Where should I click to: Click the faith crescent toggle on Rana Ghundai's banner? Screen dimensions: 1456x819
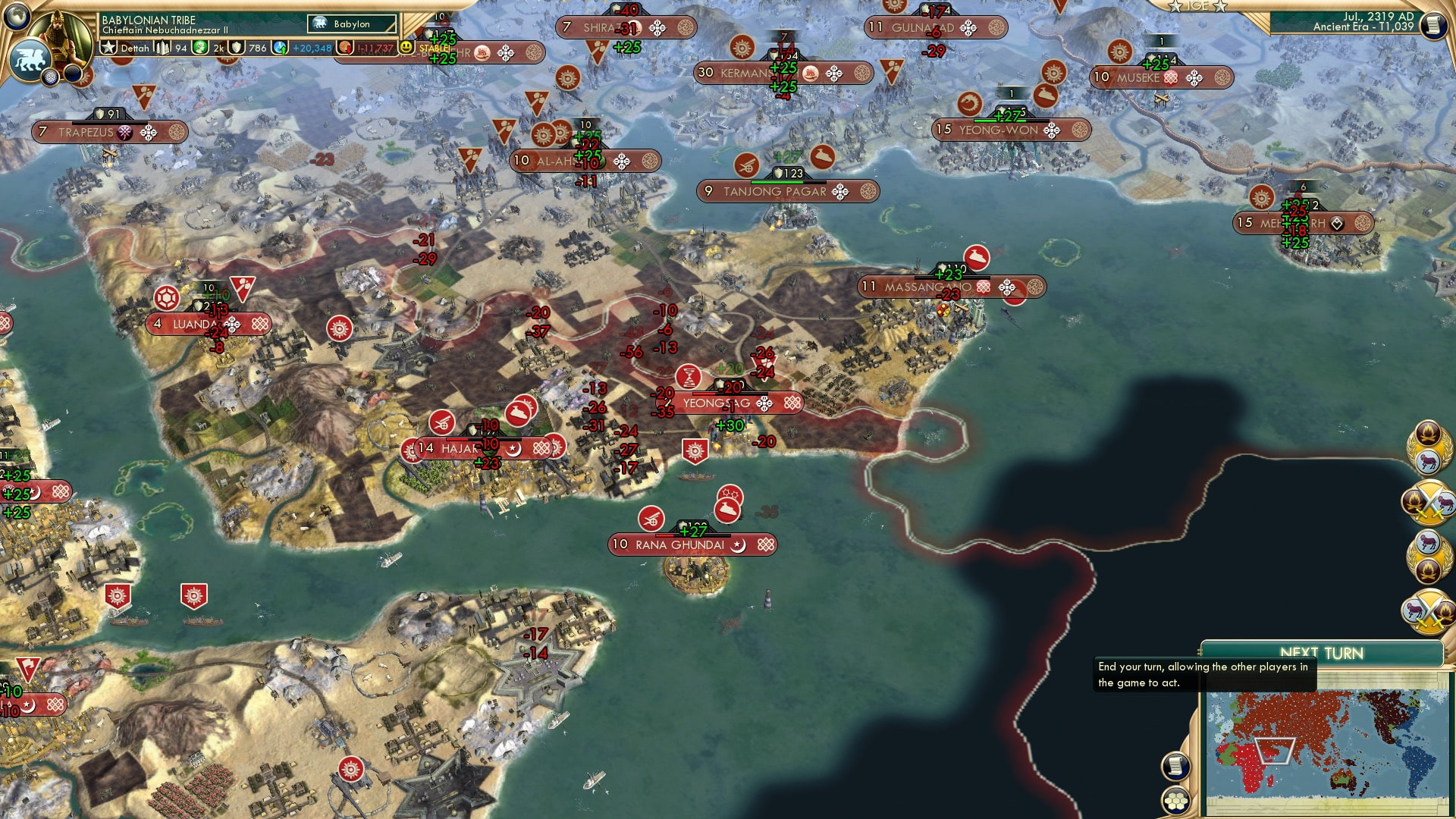(738, 545)
